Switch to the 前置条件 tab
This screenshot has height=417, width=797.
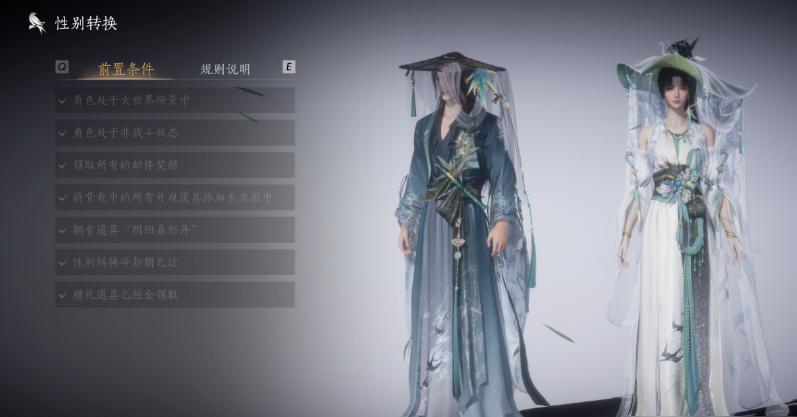point(126,69)
